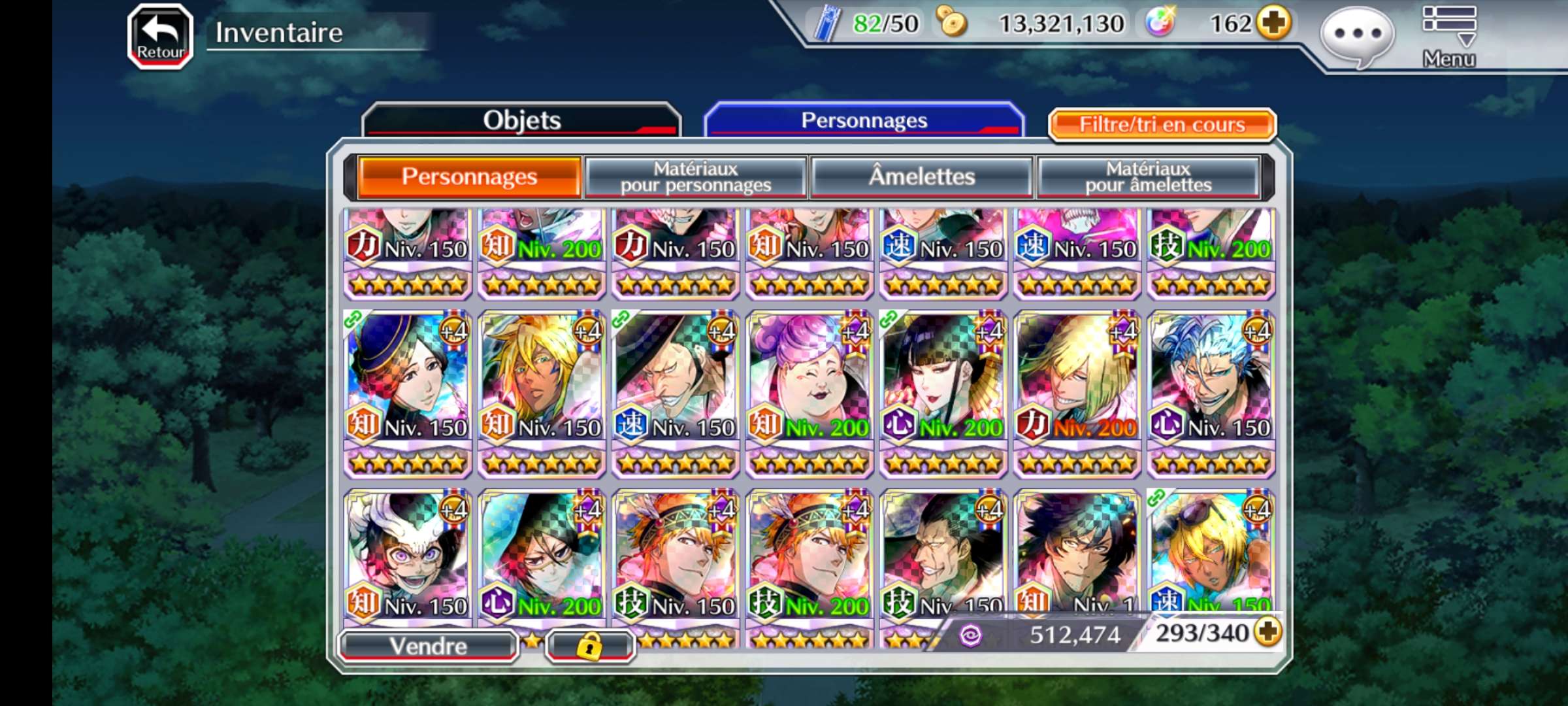Add spirit orbs with the top plus button
The height and width of the screenshot is (706, 1568).
(1274, 24)
